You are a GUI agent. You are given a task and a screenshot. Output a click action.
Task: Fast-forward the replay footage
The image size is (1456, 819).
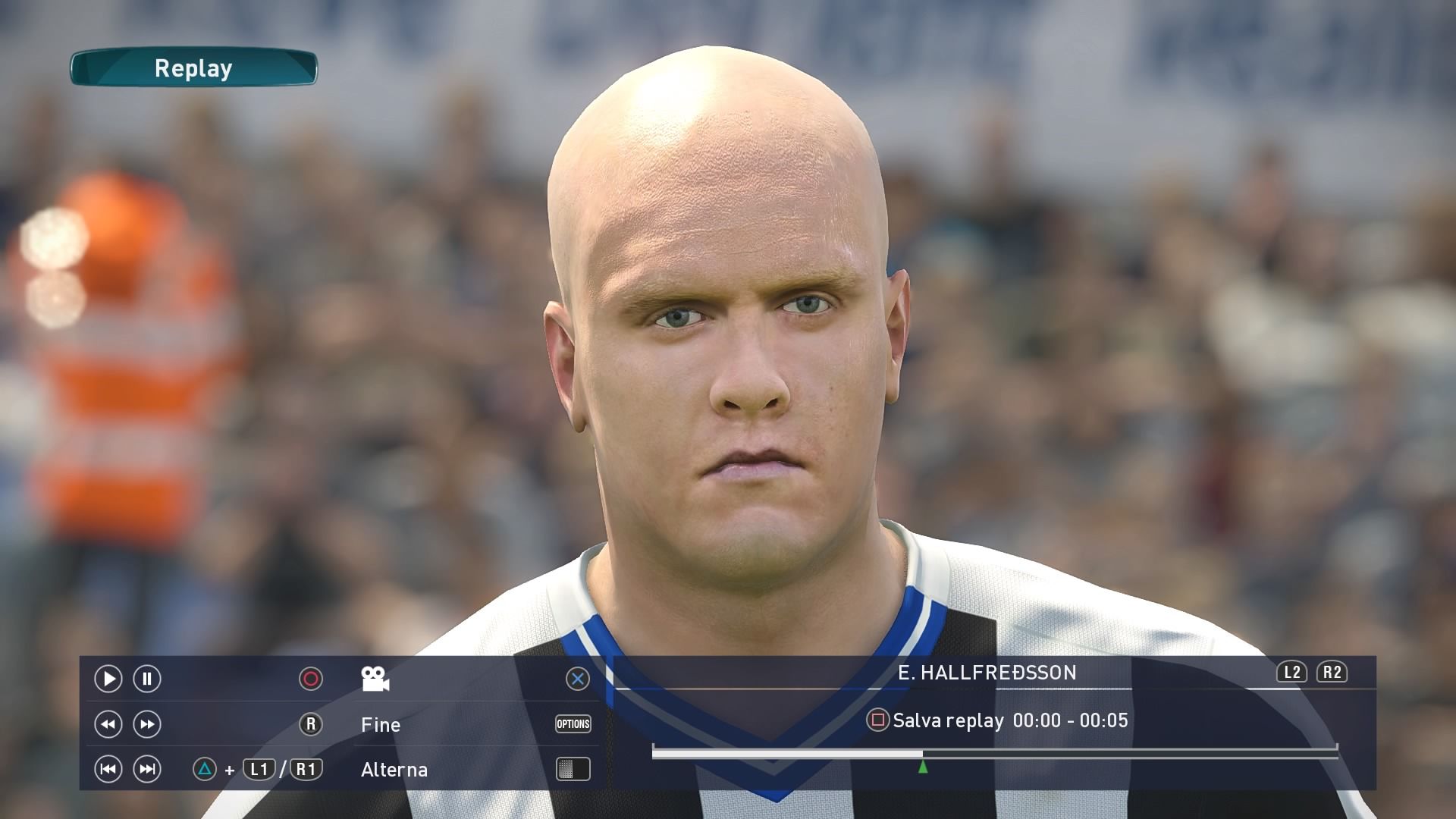pyautogui.click(x=147, y=724)
